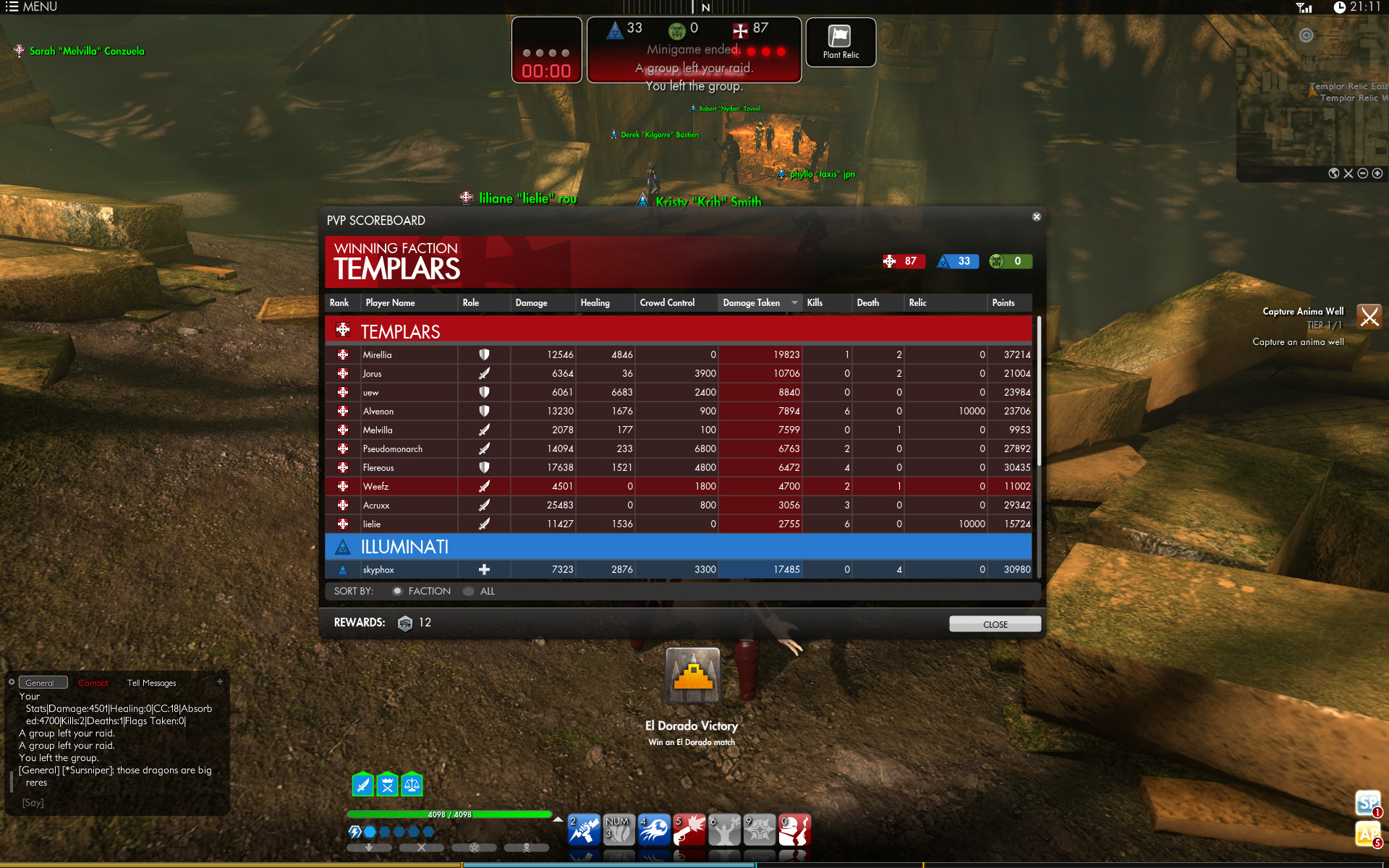This screenshot has height=868, width=1389.
Task: Click the CLOSE button on scoreboard
Action: tap(995, 624)
